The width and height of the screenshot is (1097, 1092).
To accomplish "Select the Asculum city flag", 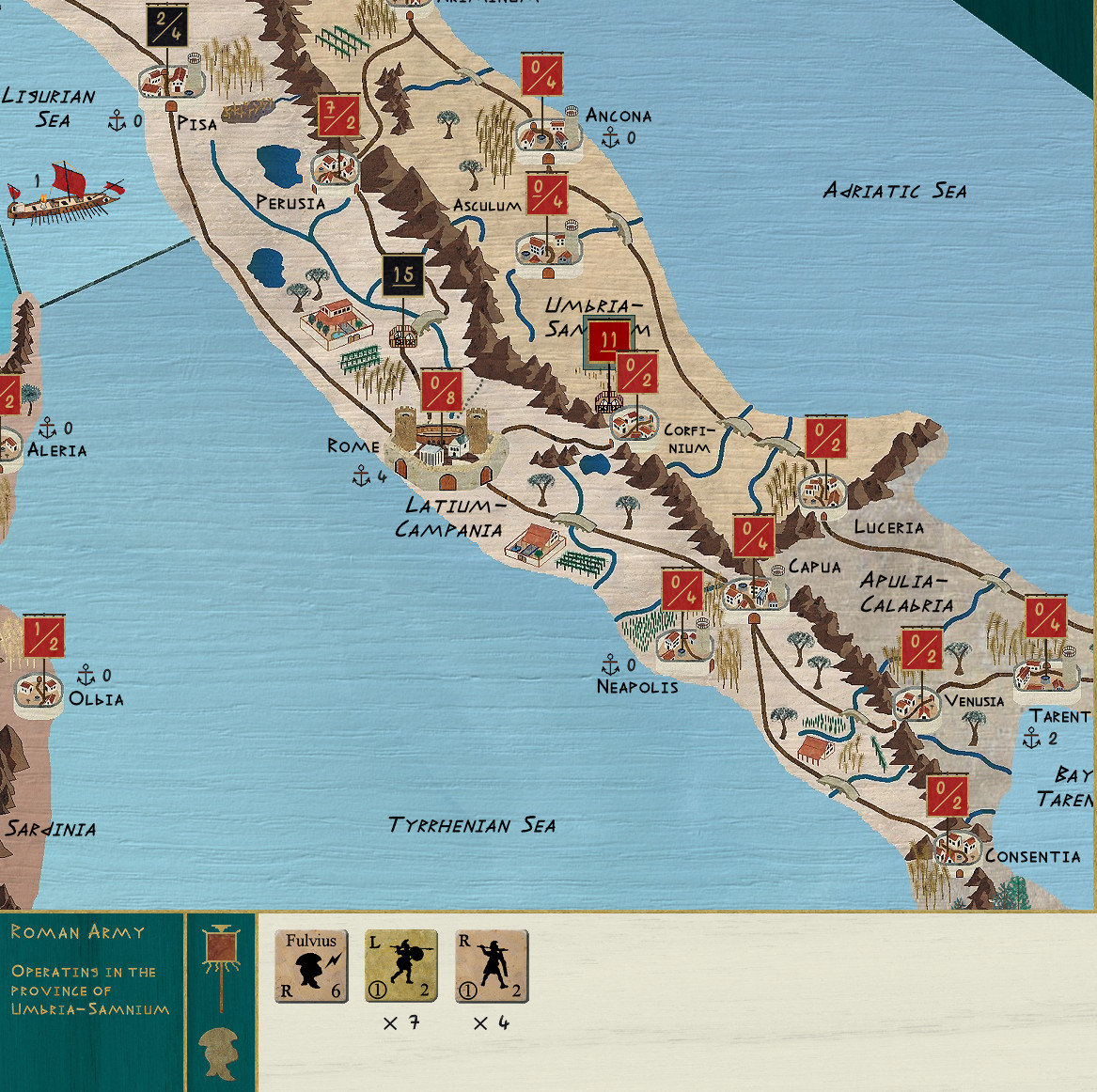I will pyautogui.click(x=547, y=194).
